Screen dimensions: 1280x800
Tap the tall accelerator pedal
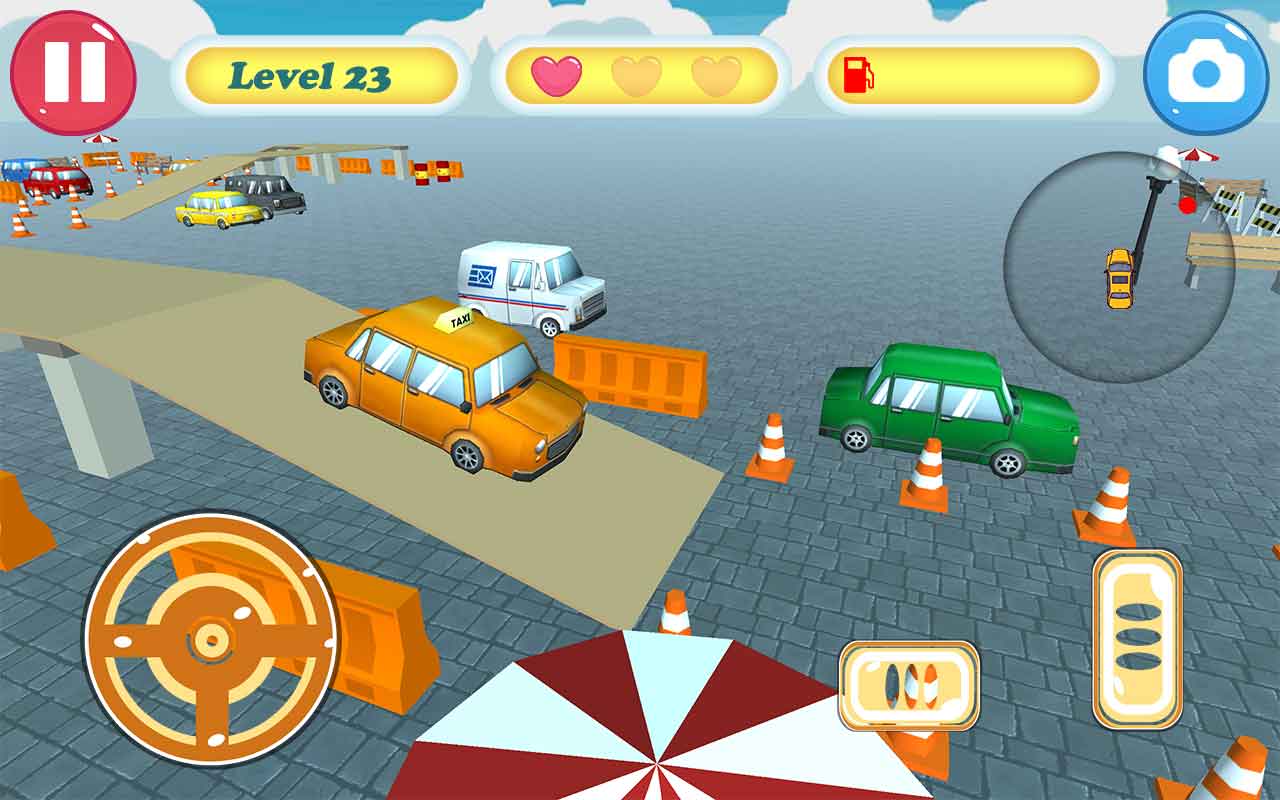pyautogui.click(x=1137, y=638)
